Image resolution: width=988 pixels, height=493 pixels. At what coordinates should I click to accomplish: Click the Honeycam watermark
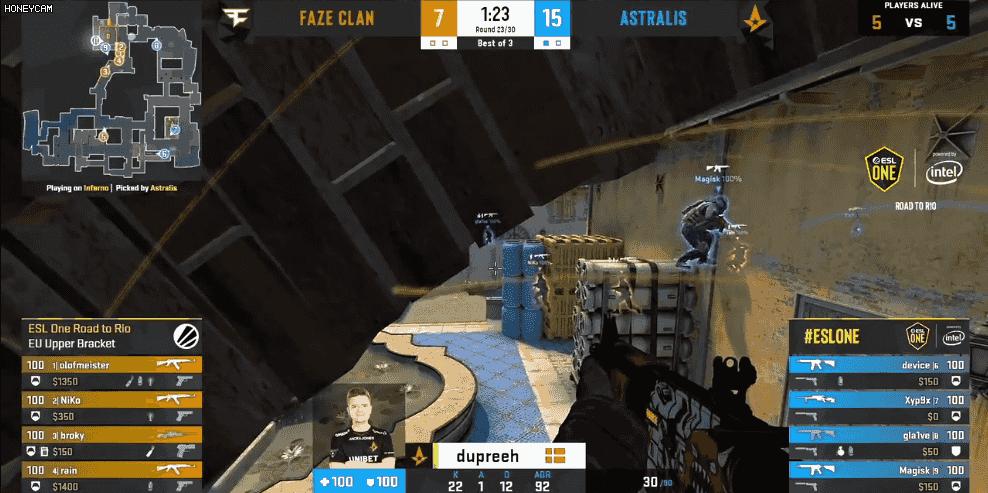point(27,8)
